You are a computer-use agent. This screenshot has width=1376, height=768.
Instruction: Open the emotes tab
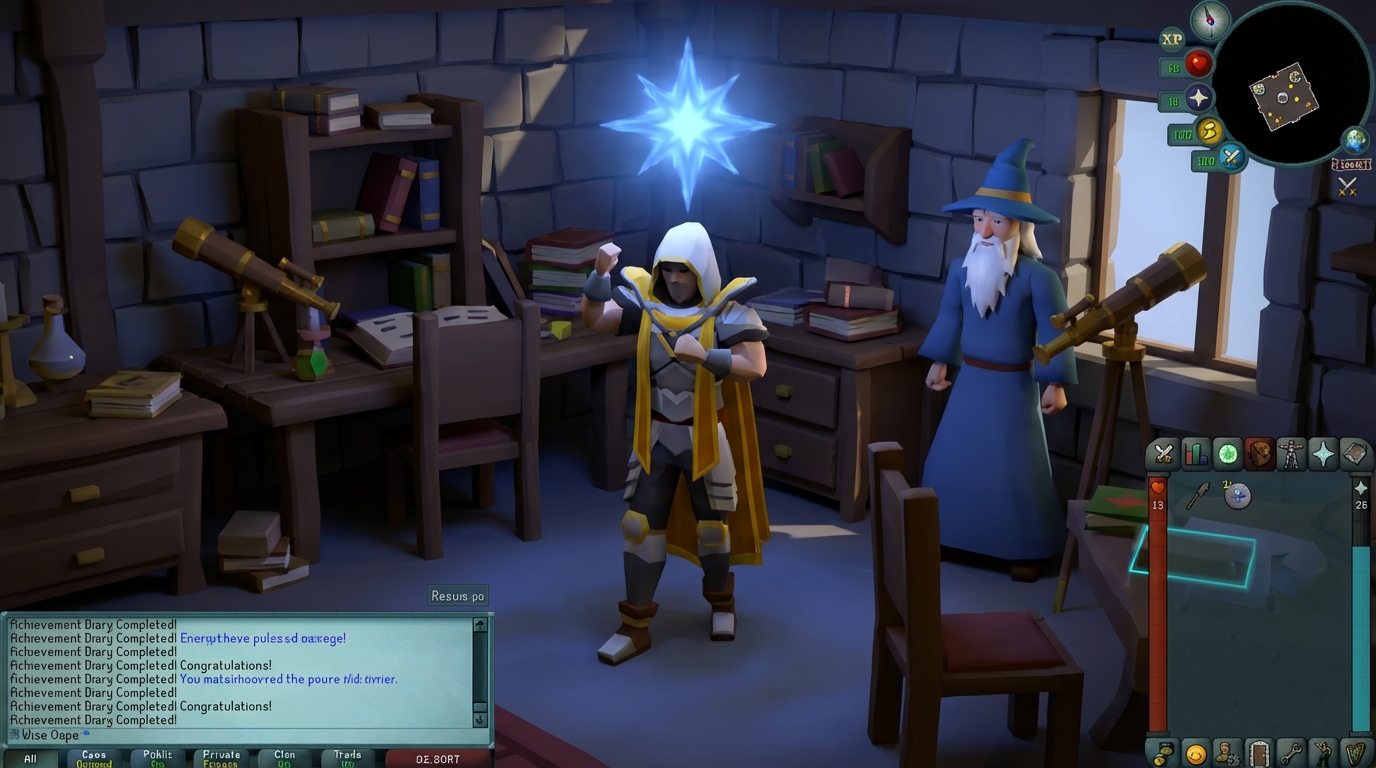click(x=1322, y=755)
